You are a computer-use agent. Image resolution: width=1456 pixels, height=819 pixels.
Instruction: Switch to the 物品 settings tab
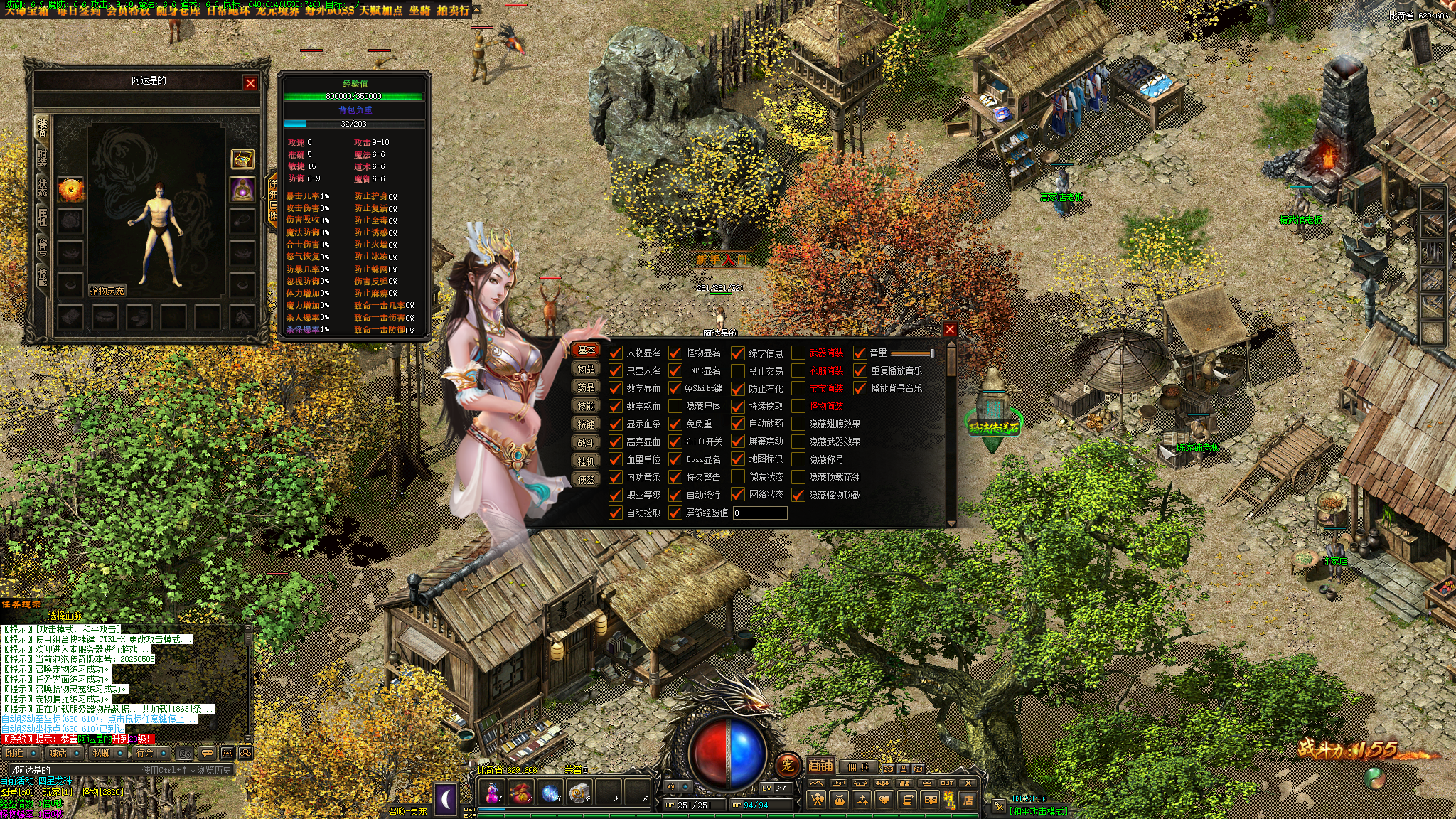click(586, 369)
